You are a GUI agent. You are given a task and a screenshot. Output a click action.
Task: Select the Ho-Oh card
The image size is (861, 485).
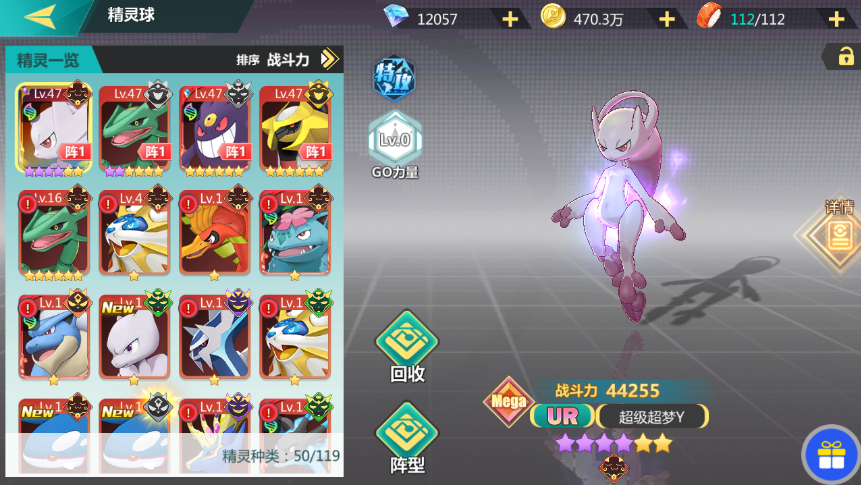214,232
